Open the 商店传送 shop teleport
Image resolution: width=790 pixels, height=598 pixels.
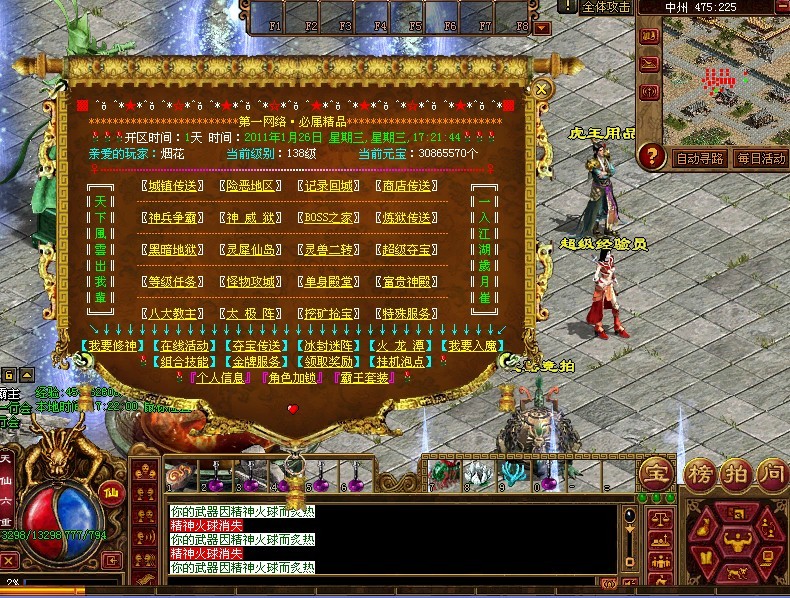[x=407, y=185]
